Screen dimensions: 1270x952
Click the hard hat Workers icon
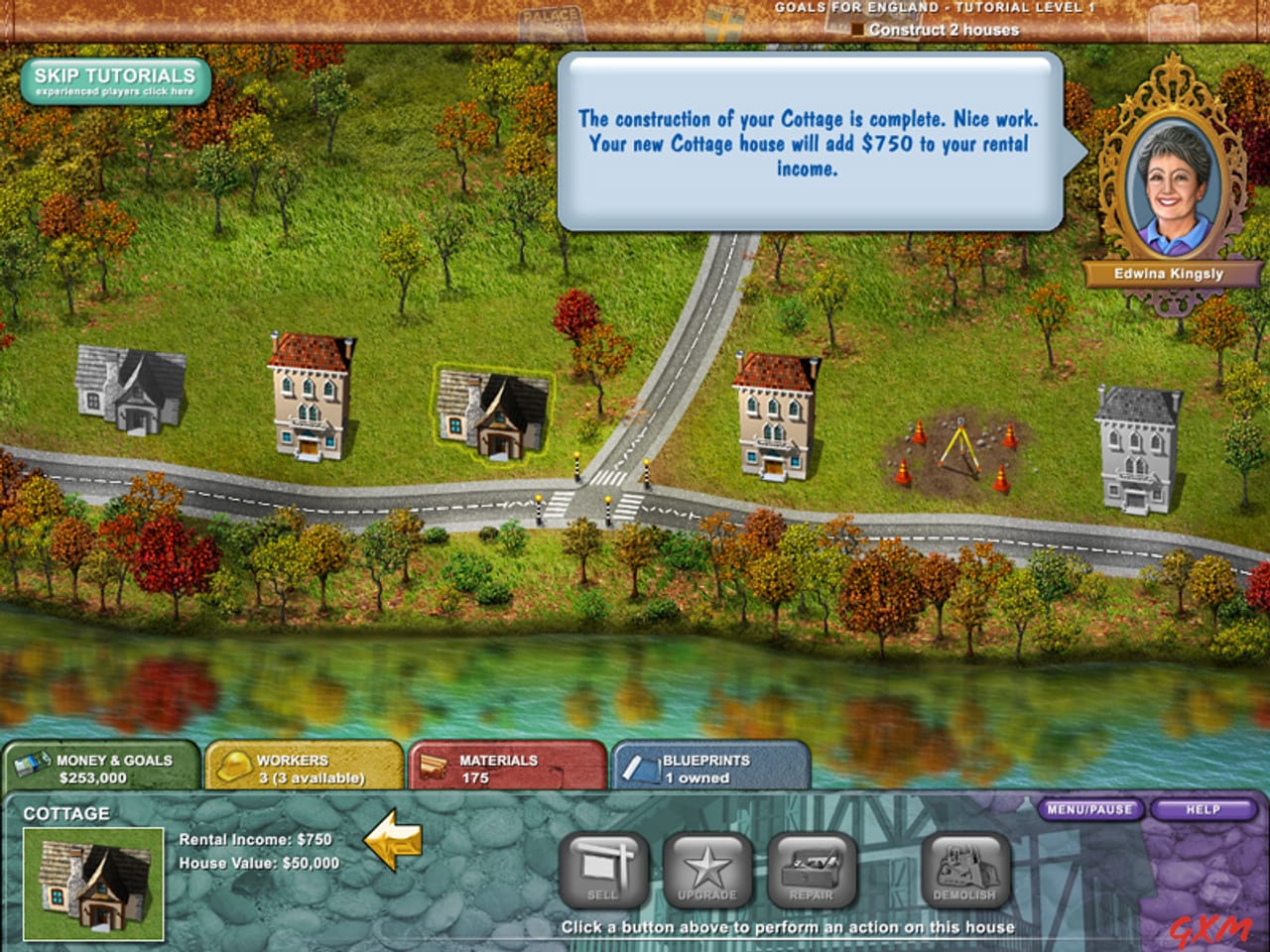(235, 764)
